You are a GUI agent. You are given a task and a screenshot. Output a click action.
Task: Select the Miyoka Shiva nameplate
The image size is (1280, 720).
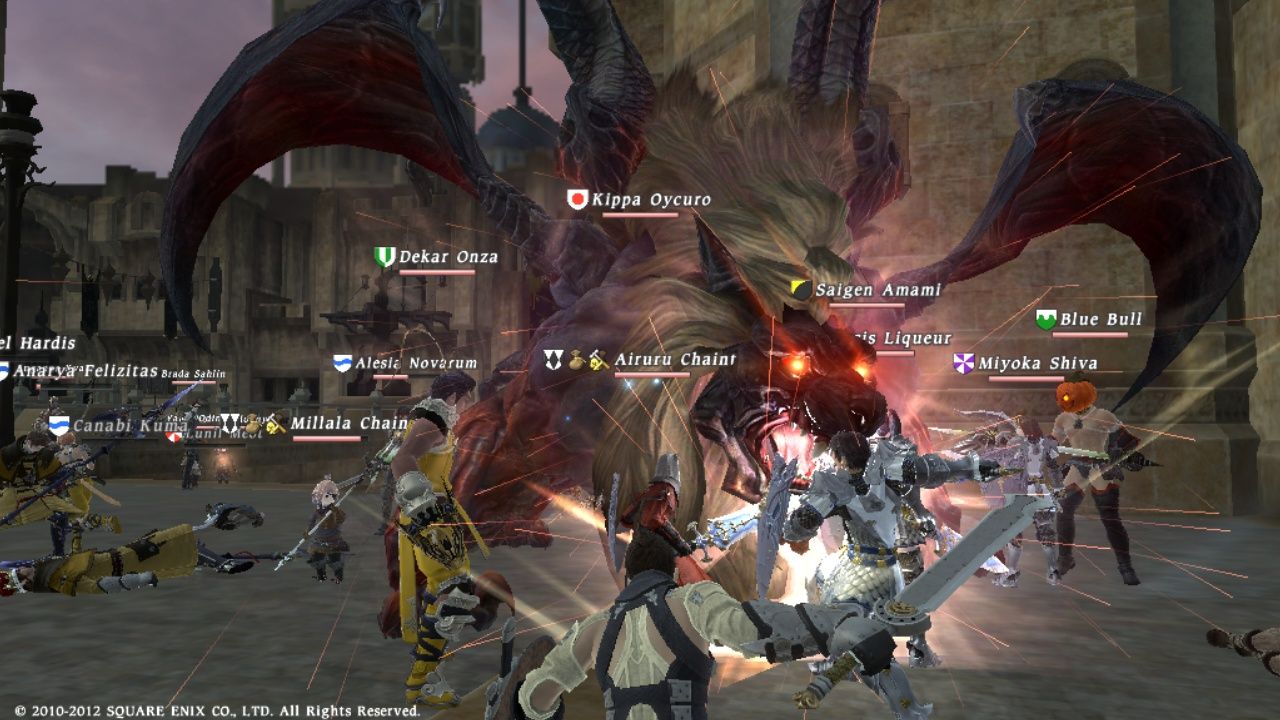pyautogui.click(x=1037, y=364)
